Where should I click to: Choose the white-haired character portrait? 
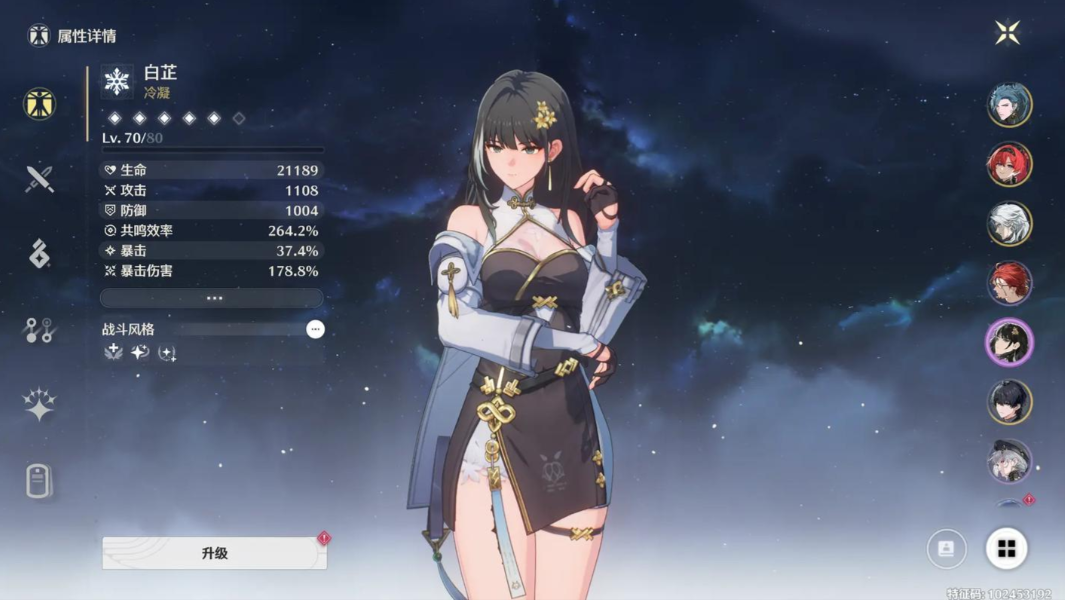1009,224
